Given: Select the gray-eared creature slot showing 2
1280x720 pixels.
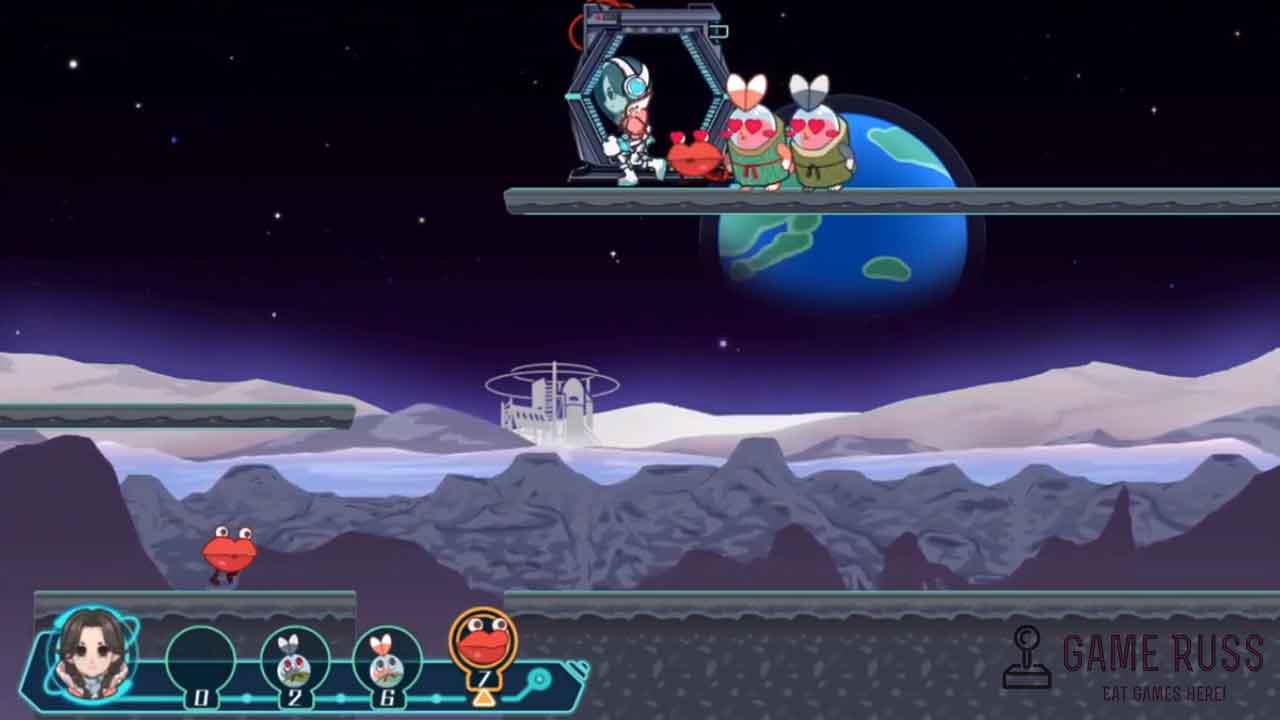Looking at the screenshot, I should click(294, 660).
